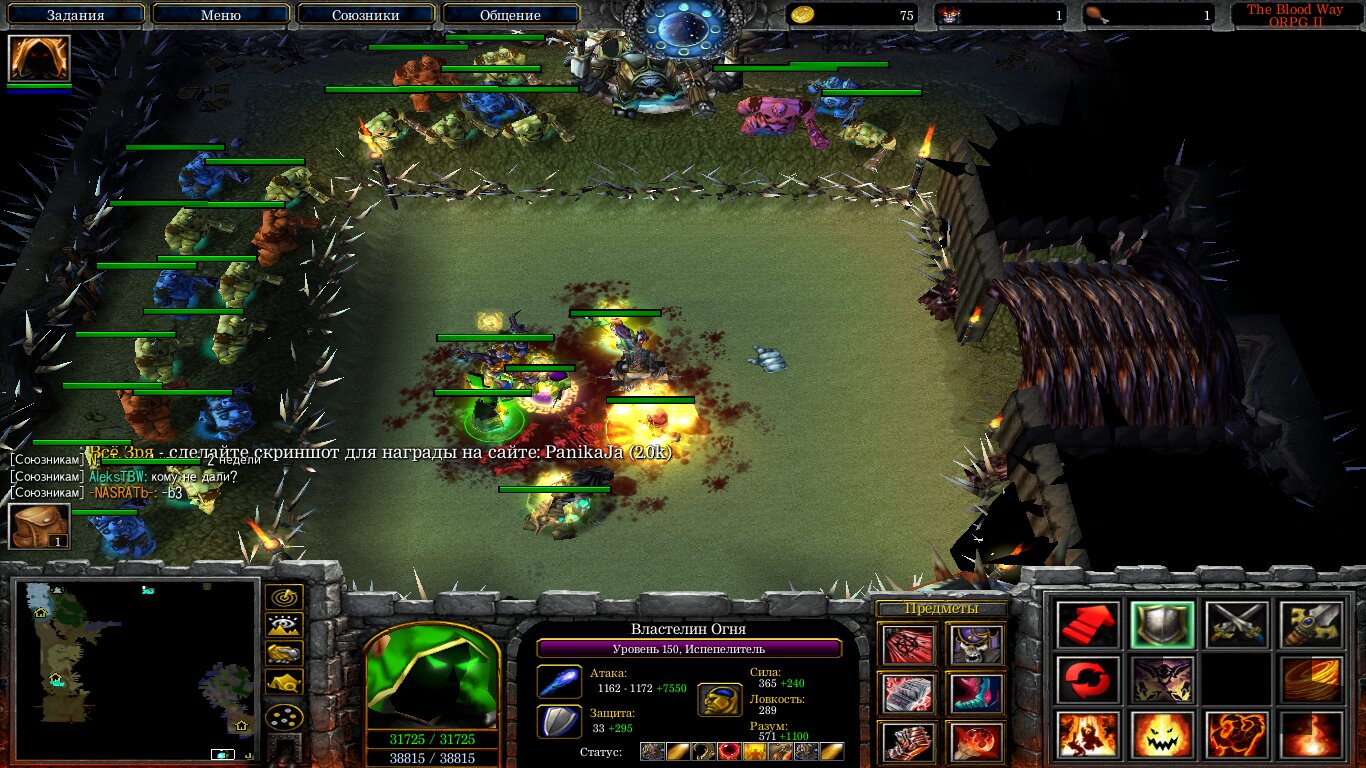Choose the crossed swords attack command
Image resolution: width=1366 pixels, height=768 pixels.
pos(1236,625)
